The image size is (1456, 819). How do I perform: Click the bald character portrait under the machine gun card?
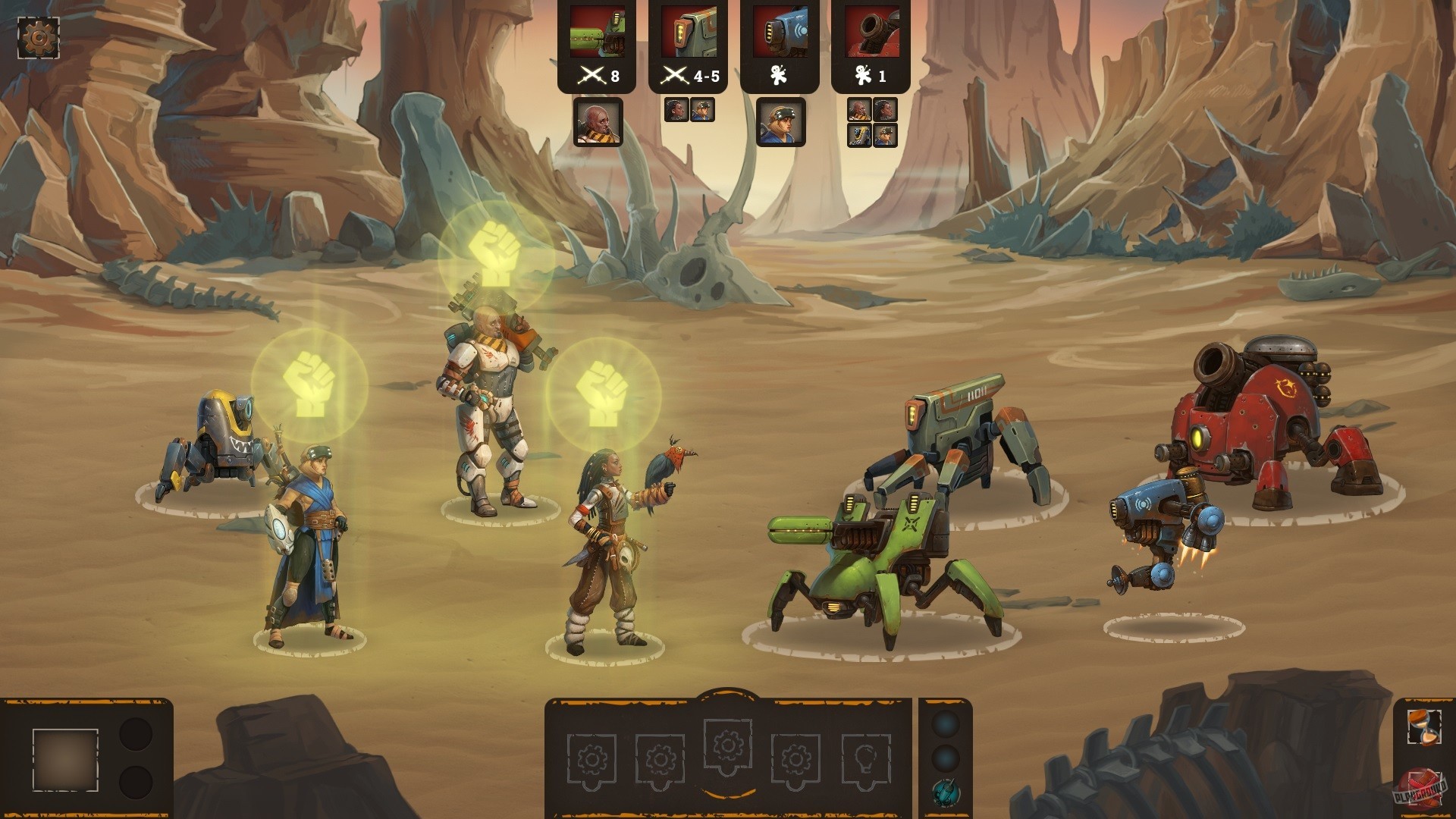(x=598, y=123)
